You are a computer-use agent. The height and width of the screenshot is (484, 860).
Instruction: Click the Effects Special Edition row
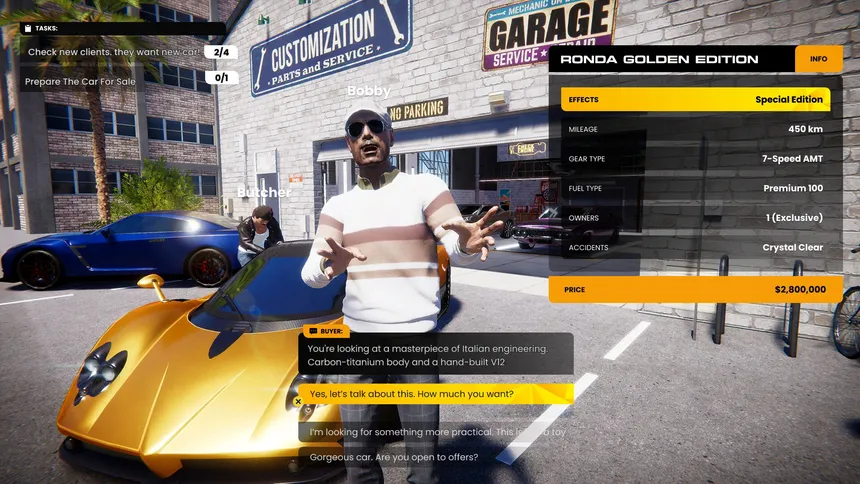point(694,100)
